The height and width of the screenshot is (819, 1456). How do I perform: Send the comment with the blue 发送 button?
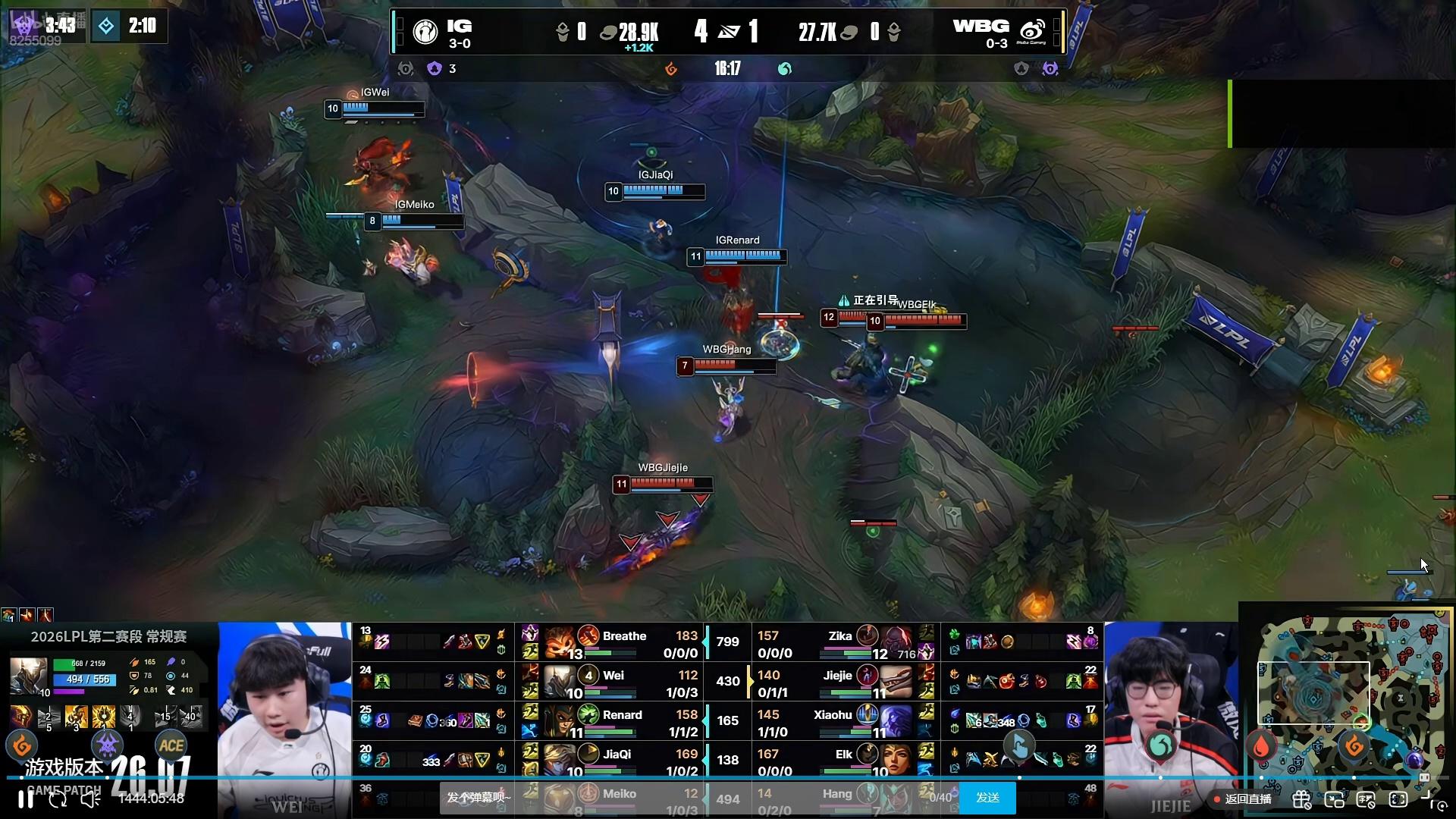tap(987, 798)
